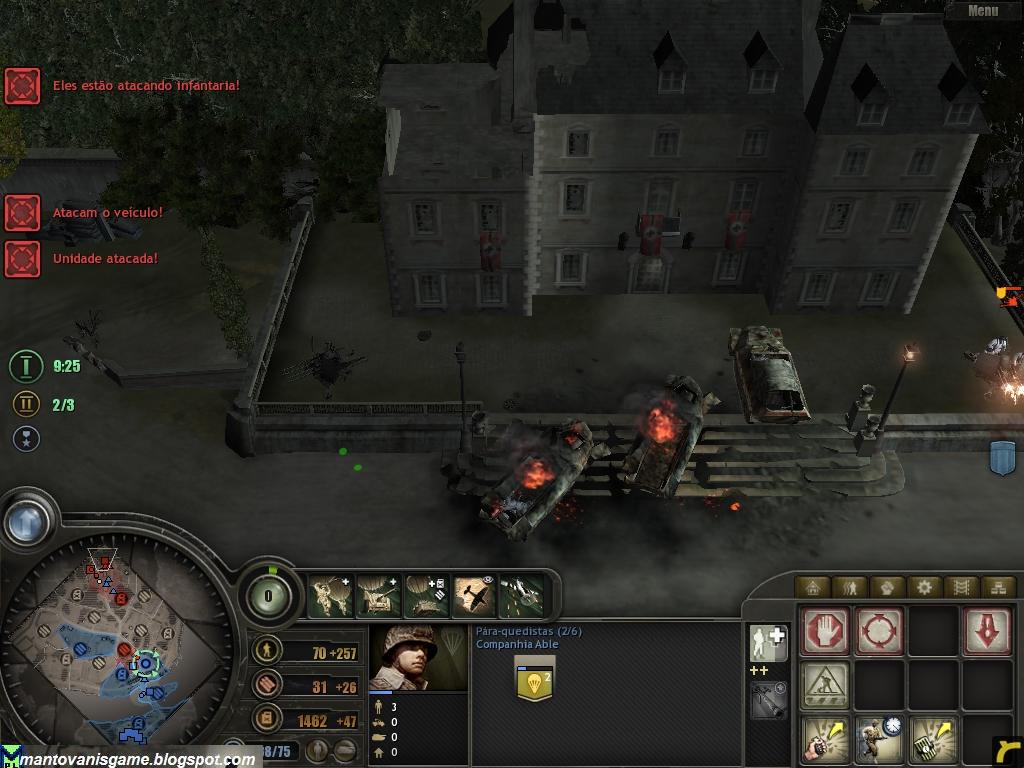
Task: Click the 'Unidade atacada!' alert icon
Action: (x=22, y=259)
